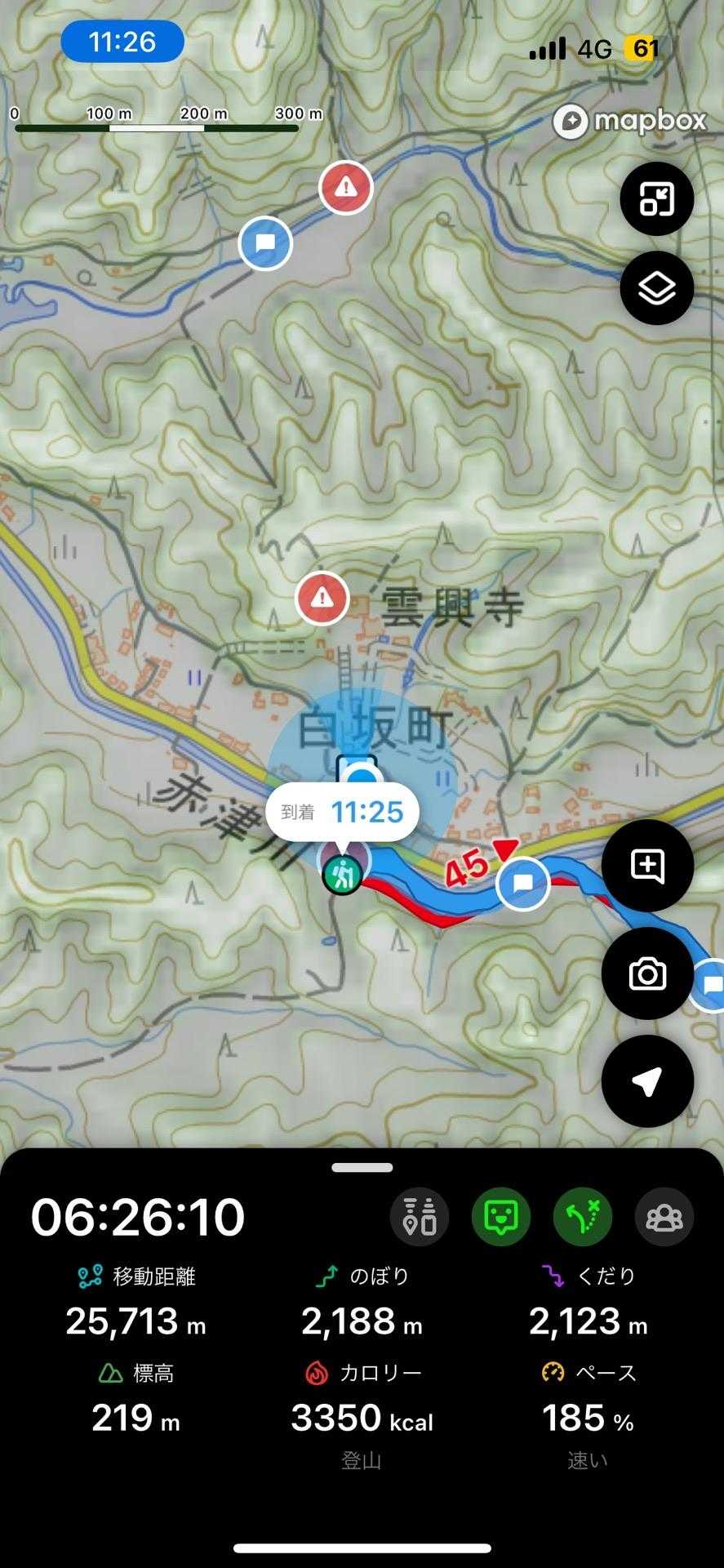
Task: Recenter the map with the location arrow button
Action: [647, 1081]
